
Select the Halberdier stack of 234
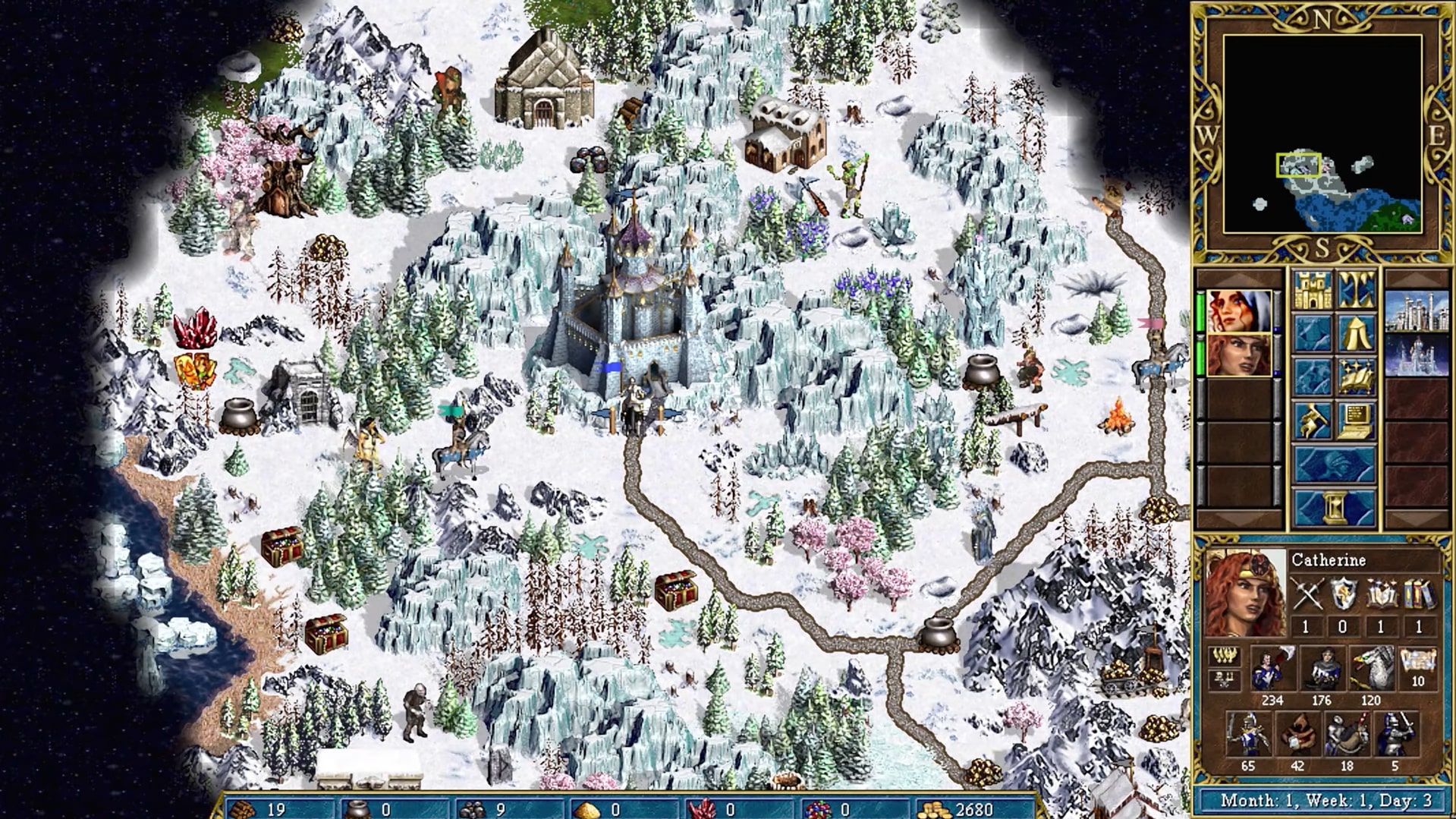pos(1271,669)
